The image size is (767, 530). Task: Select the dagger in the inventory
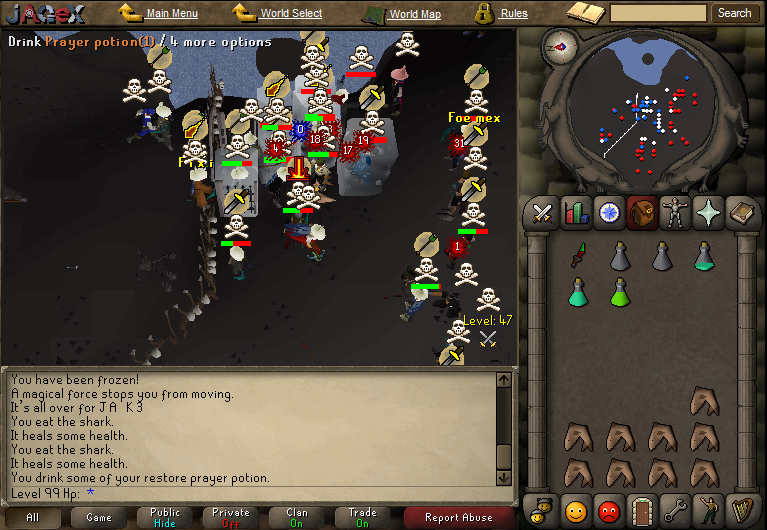coord(578,256)
